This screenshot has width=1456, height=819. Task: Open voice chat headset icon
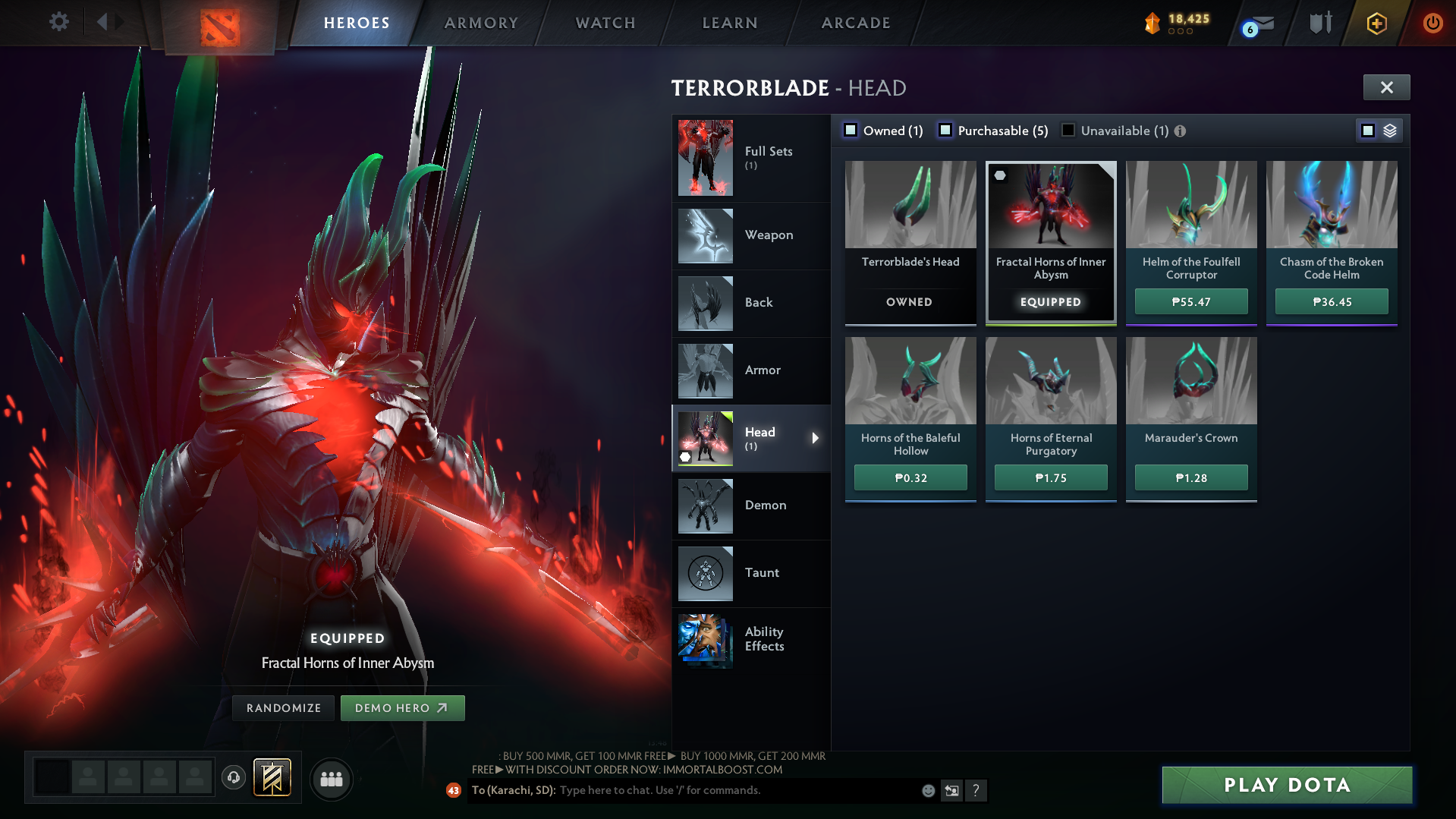[233, 778]
